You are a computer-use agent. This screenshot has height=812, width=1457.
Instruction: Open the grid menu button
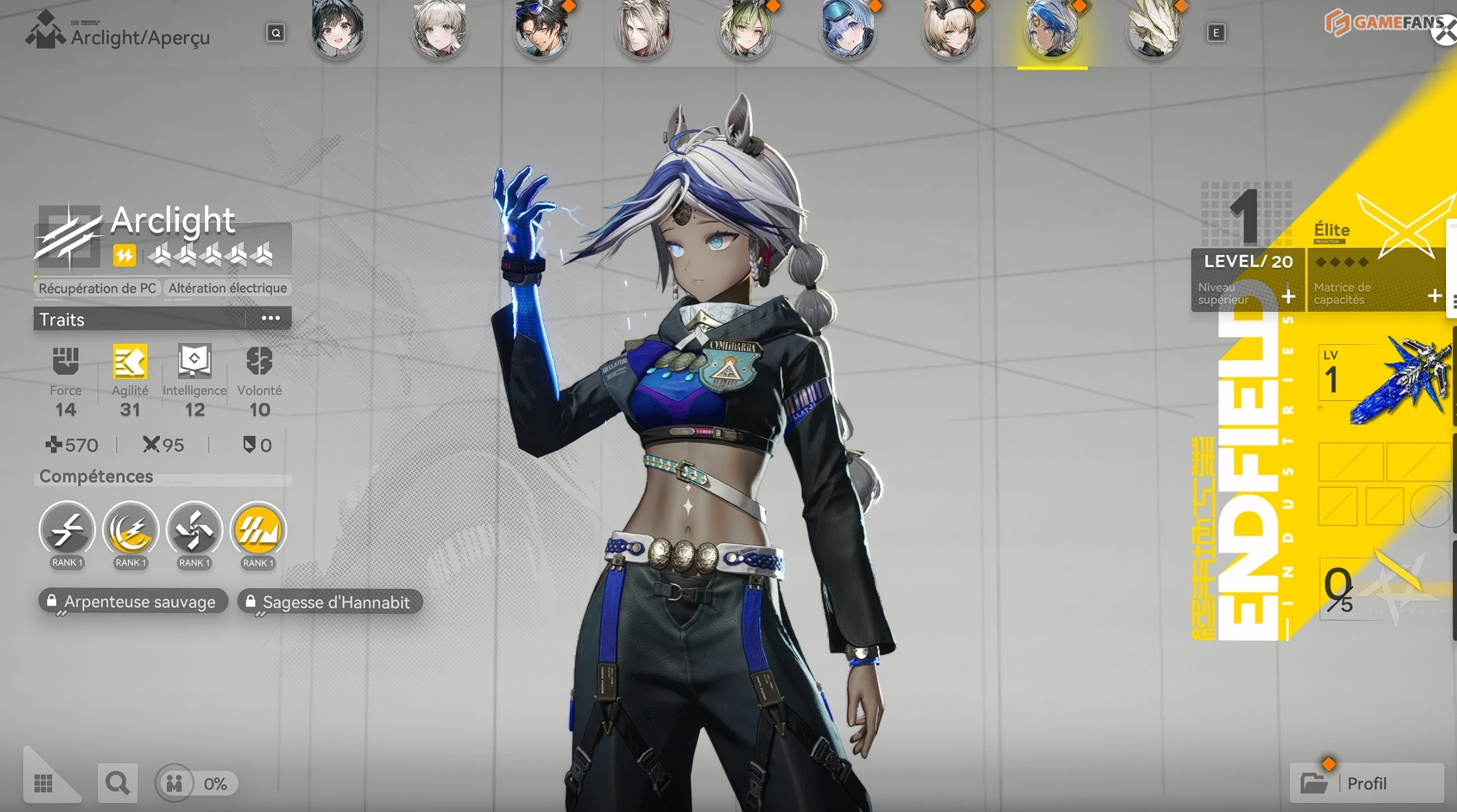tap(44, 783)
